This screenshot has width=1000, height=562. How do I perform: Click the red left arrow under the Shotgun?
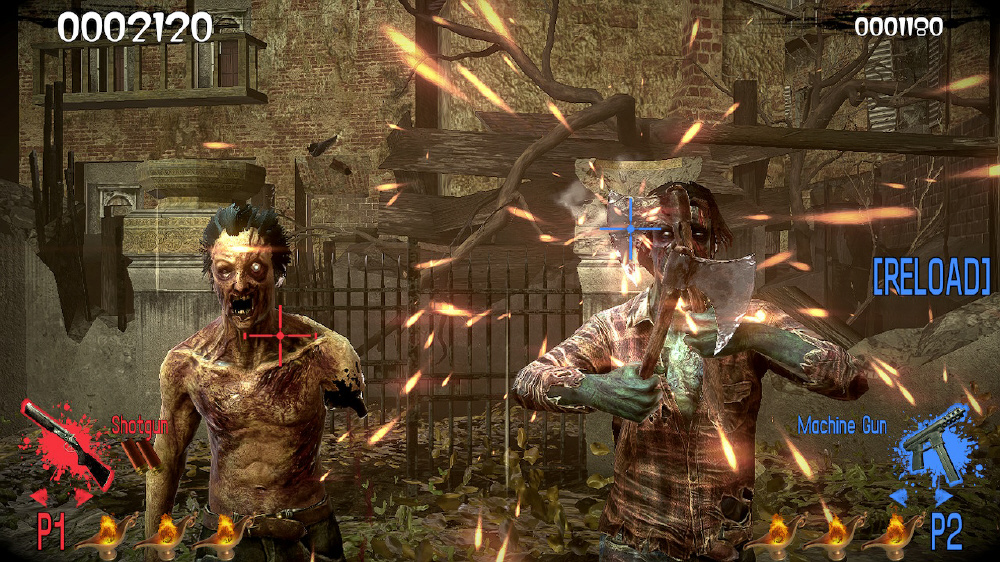pyautogui.click(x=40, y=496)
